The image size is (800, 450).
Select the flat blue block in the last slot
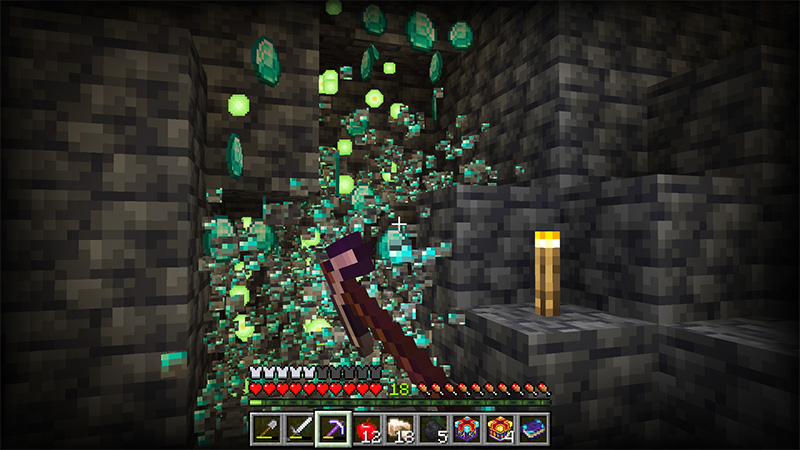tap(533, 430)
